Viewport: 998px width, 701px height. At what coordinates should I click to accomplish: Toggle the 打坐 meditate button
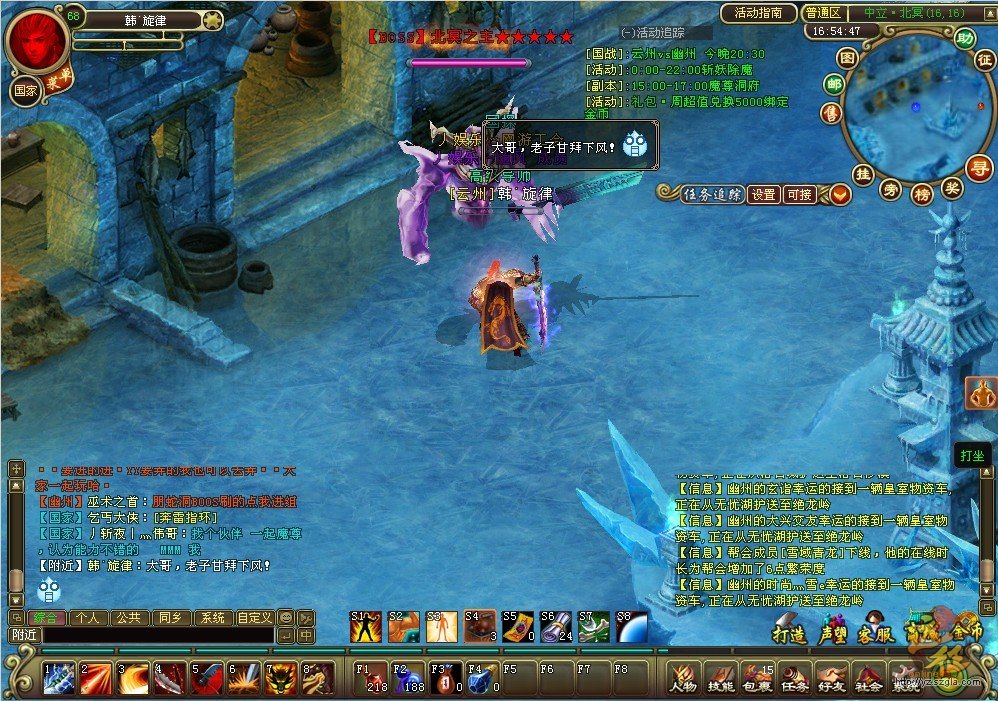[x=973, y=455]
